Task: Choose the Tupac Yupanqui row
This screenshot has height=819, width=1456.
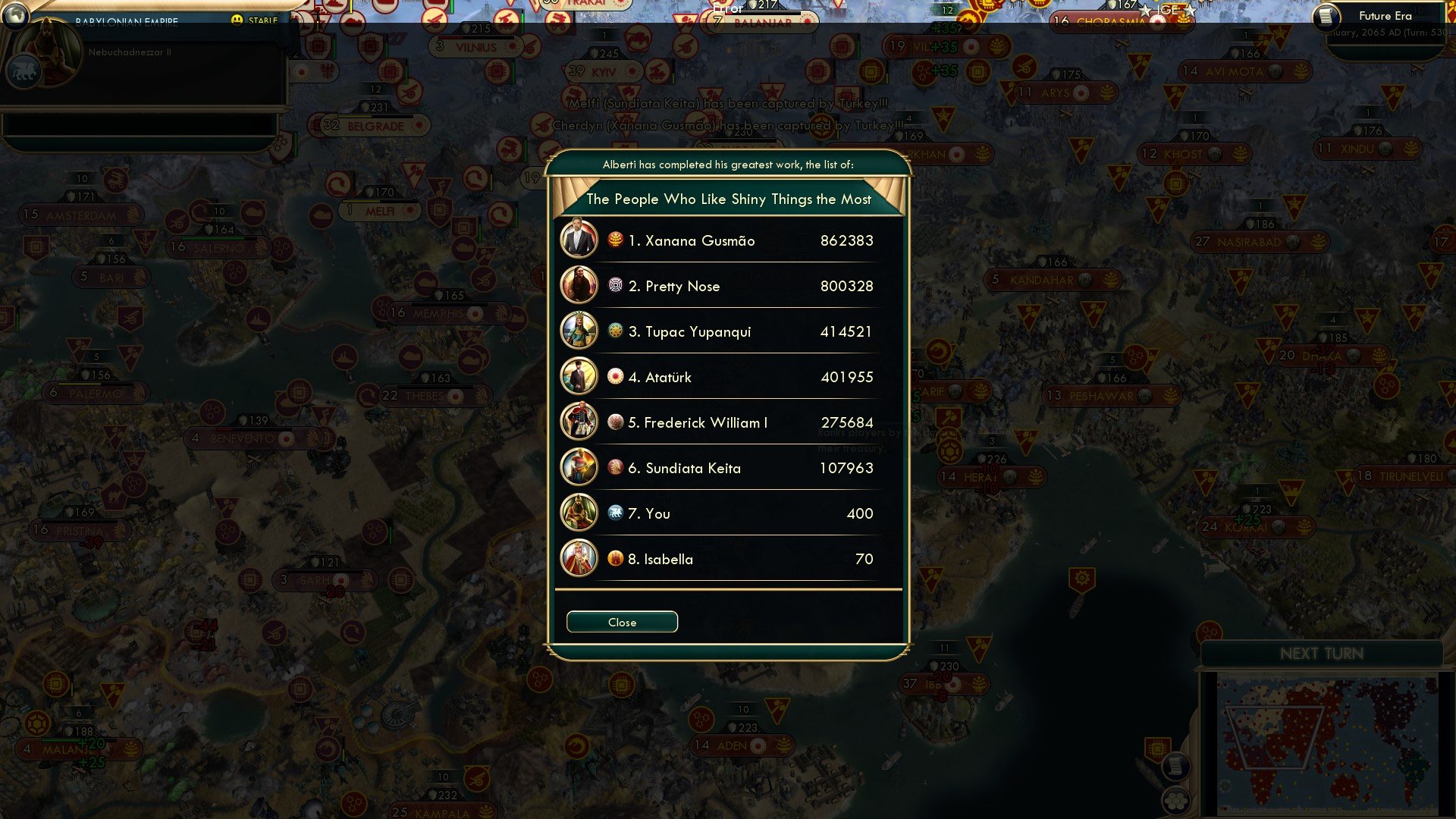Action: (x=728, y=331)
